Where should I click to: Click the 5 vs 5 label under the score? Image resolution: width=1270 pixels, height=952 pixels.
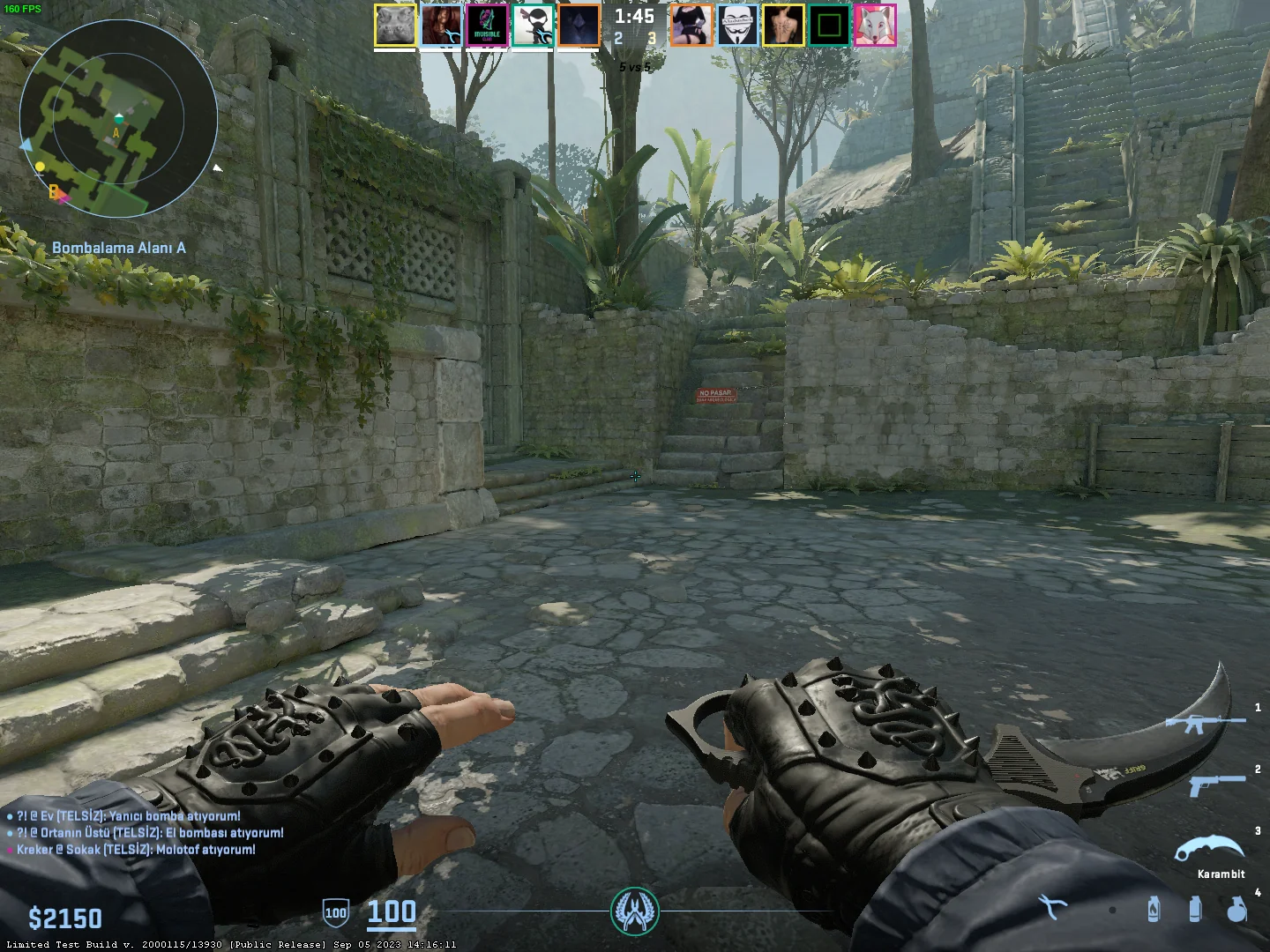click(635, 65)
